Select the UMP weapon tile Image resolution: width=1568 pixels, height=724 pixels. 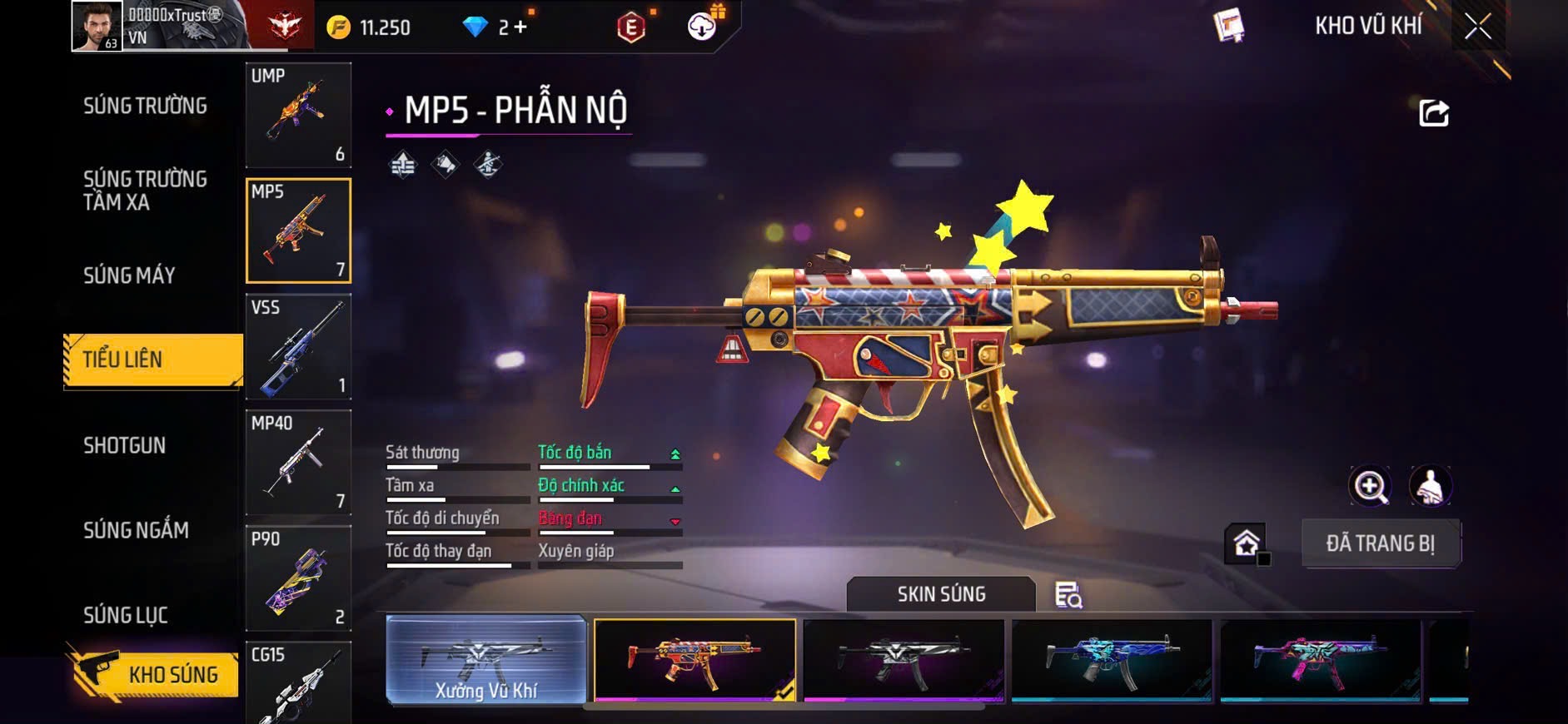pyautogui.click(x=298, y=115)
